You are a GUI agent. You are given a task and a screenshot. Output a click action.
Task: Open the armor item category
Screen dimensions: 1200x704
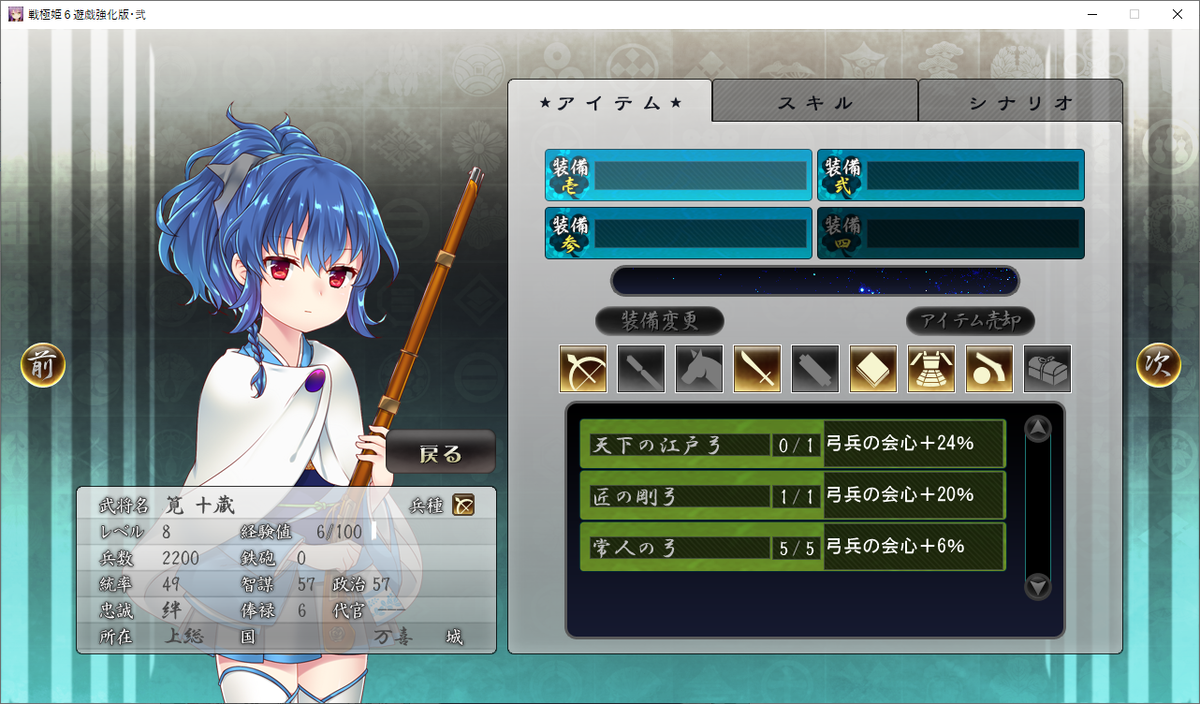tap(931, 369)
